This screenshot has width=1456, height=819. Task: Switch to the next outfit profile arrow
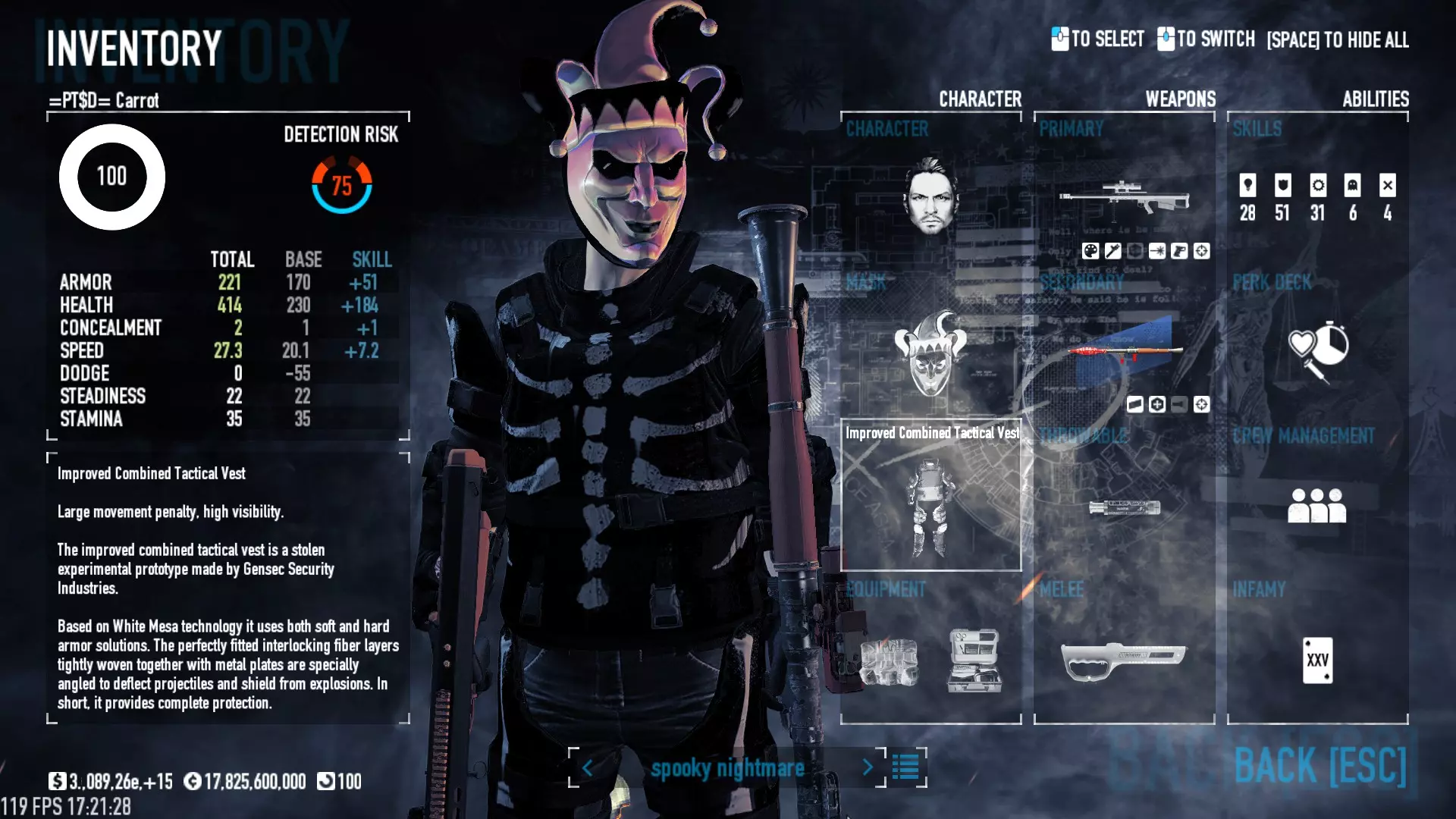868,767
